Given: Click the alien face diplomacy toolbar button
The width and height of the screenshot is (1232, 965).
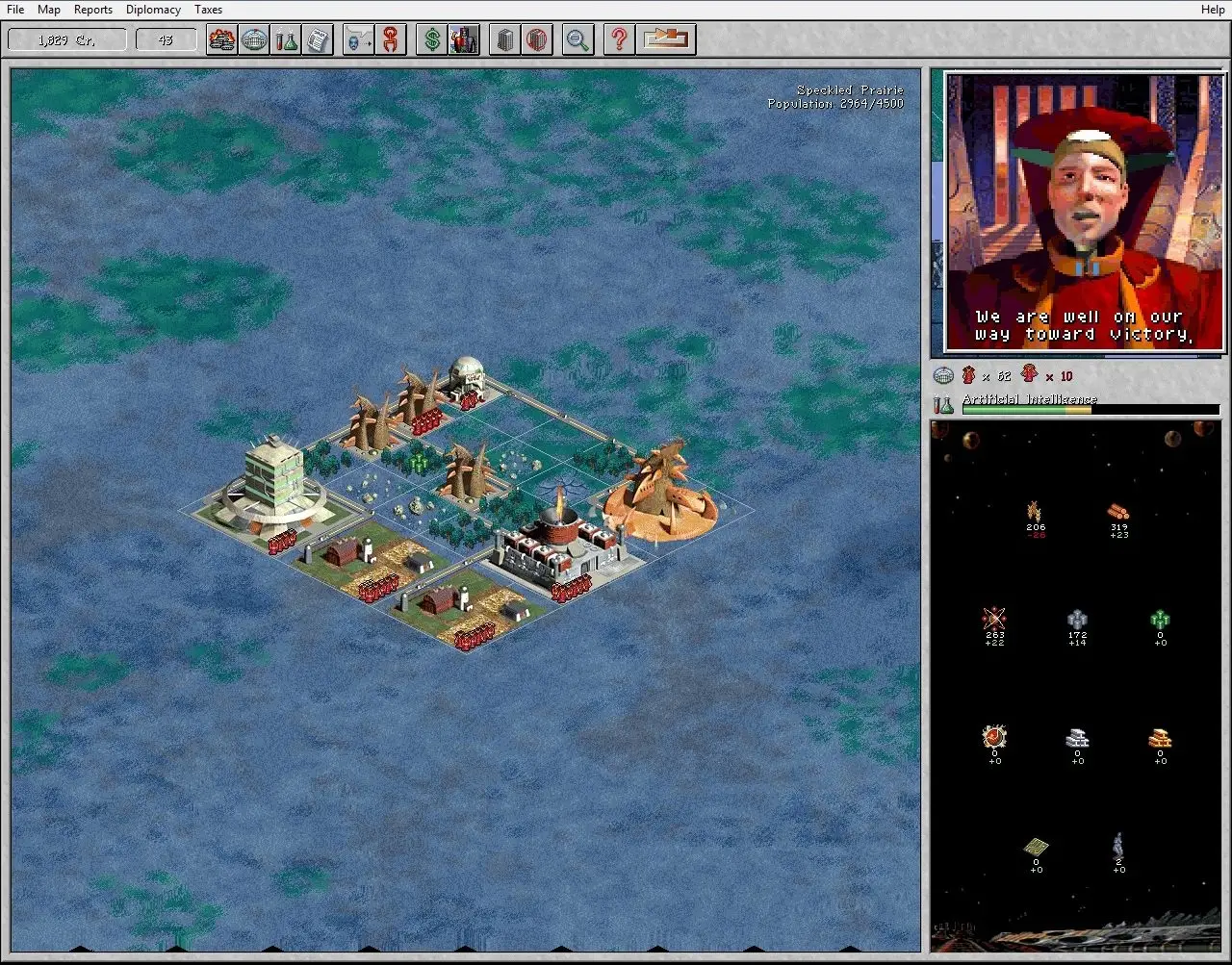Looking at the screenshot, I should [358, 40].
